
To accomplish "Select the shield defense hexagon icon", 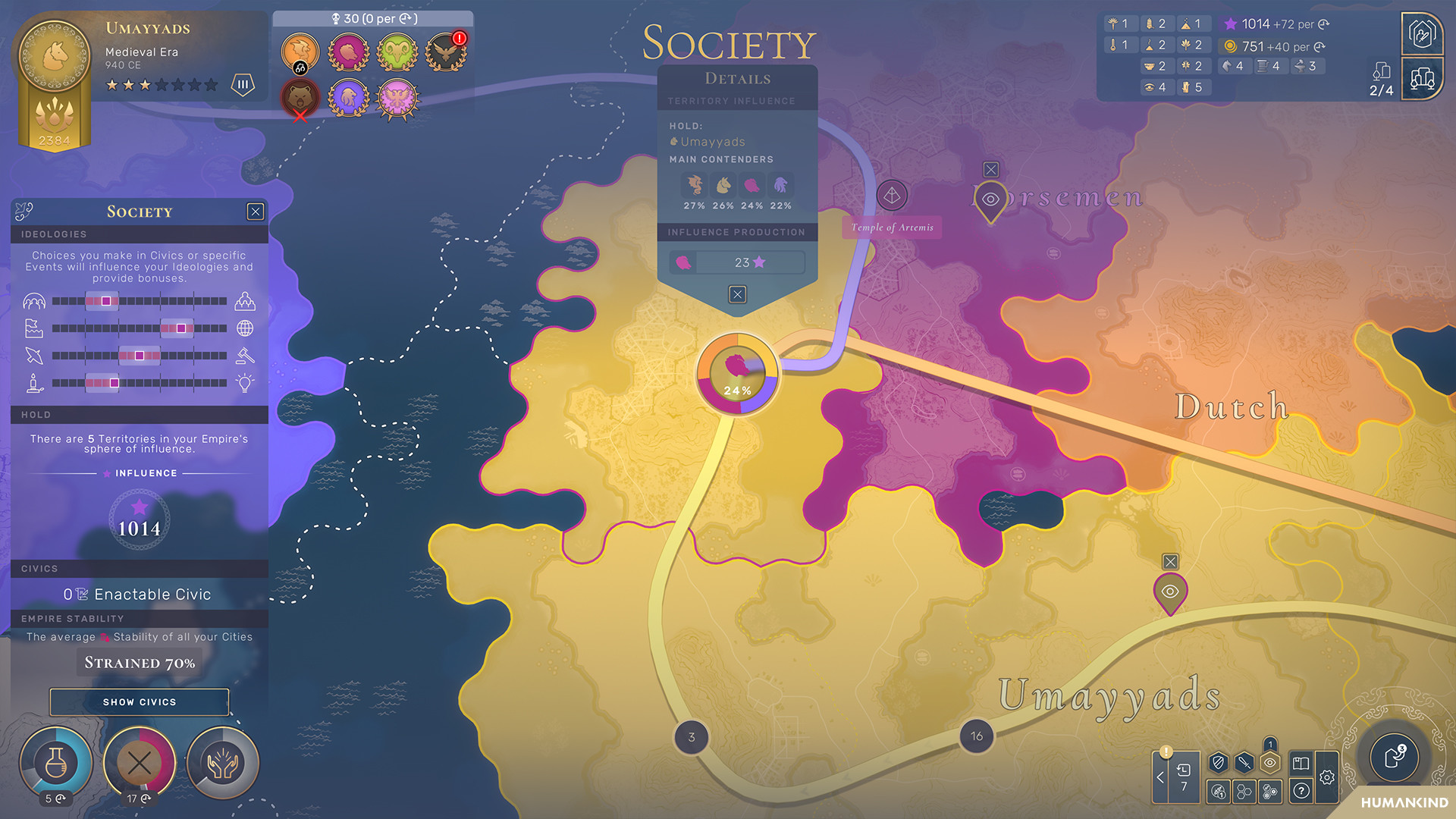I will 1219,763.
